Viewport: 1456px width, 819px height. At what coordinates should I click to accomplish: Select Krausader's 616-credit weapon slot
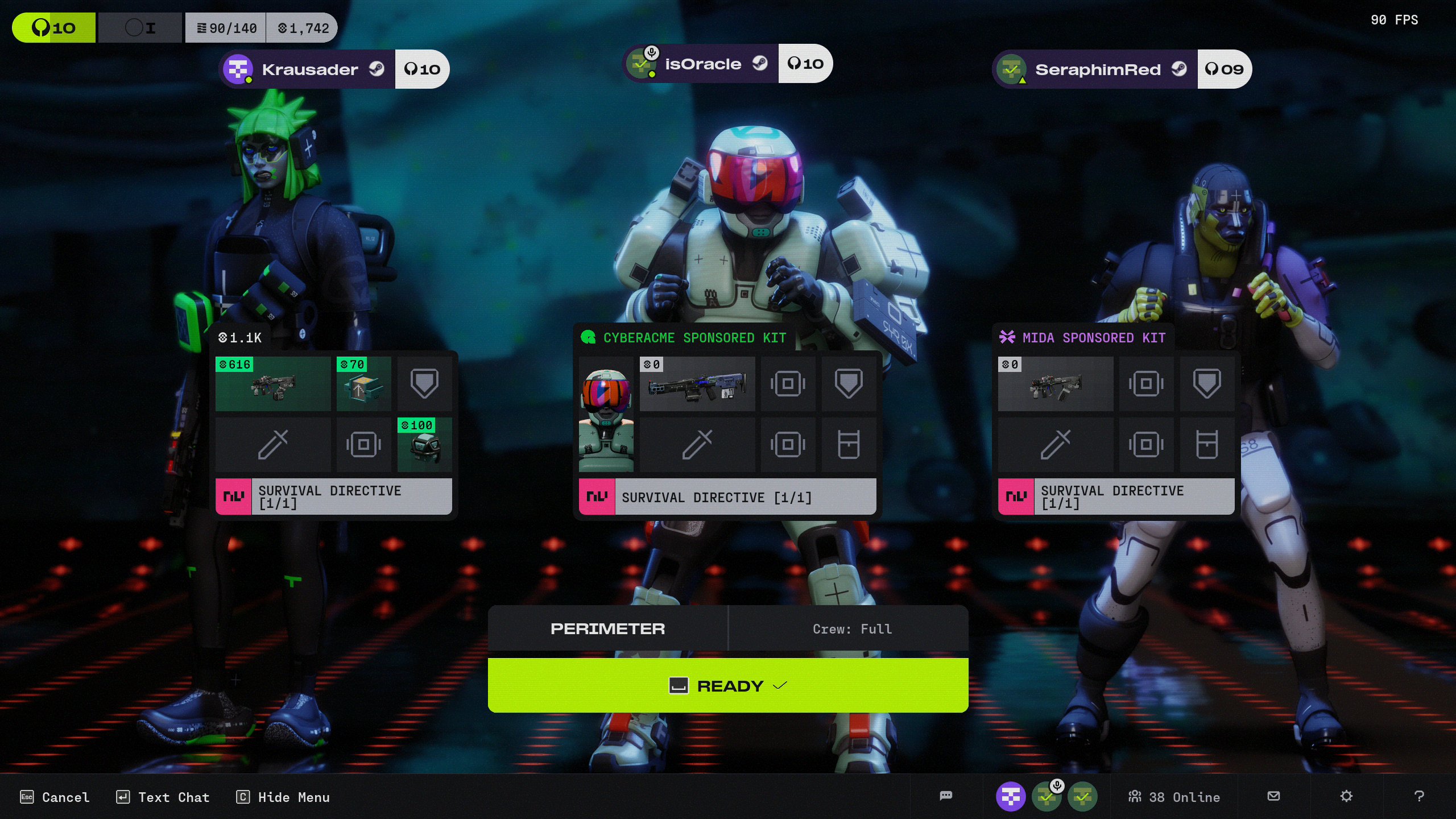click(273, 384)
